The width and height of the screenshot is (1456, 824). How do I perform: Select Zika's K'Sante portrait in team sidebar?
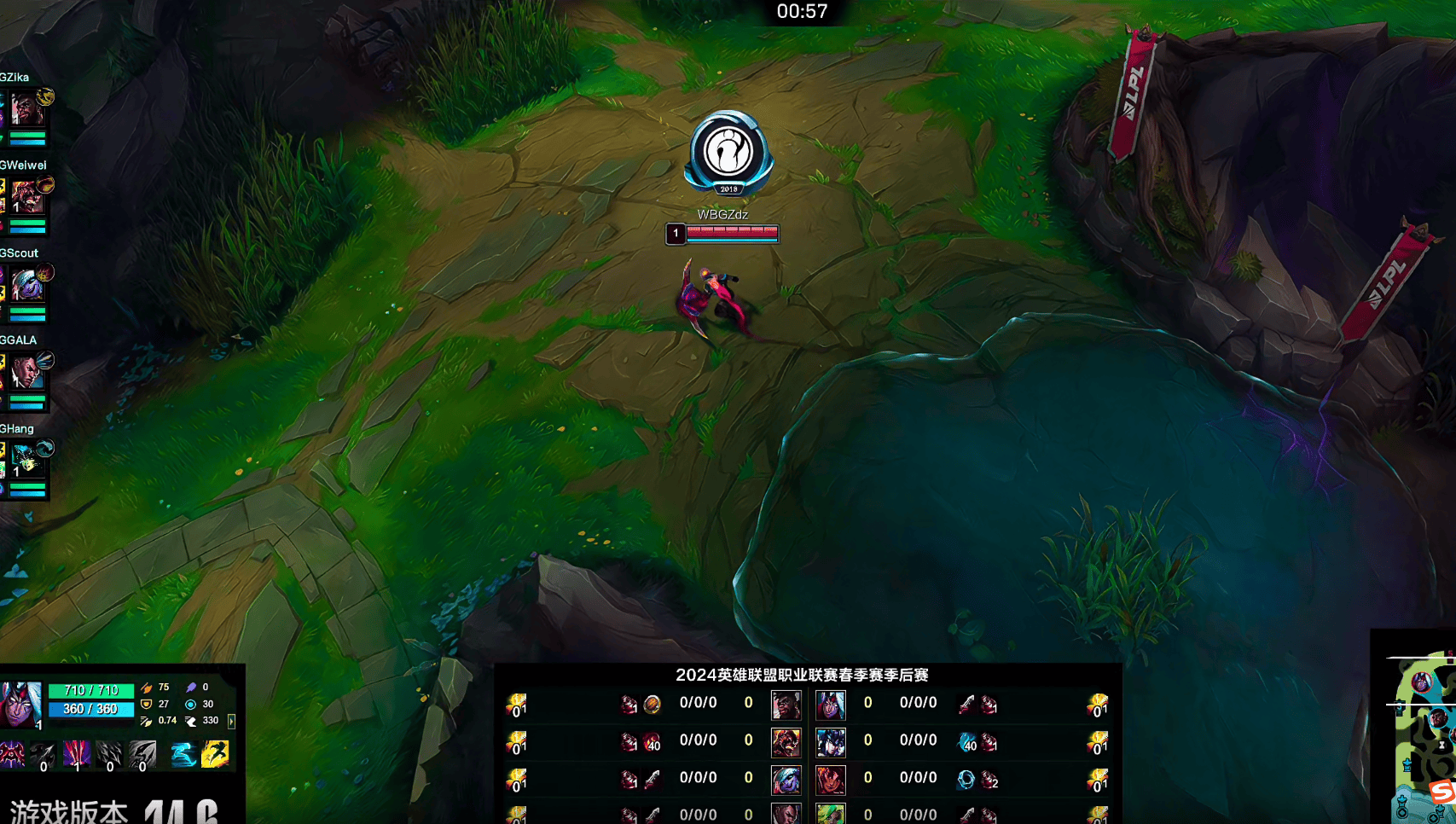click(x=26, y=110)
